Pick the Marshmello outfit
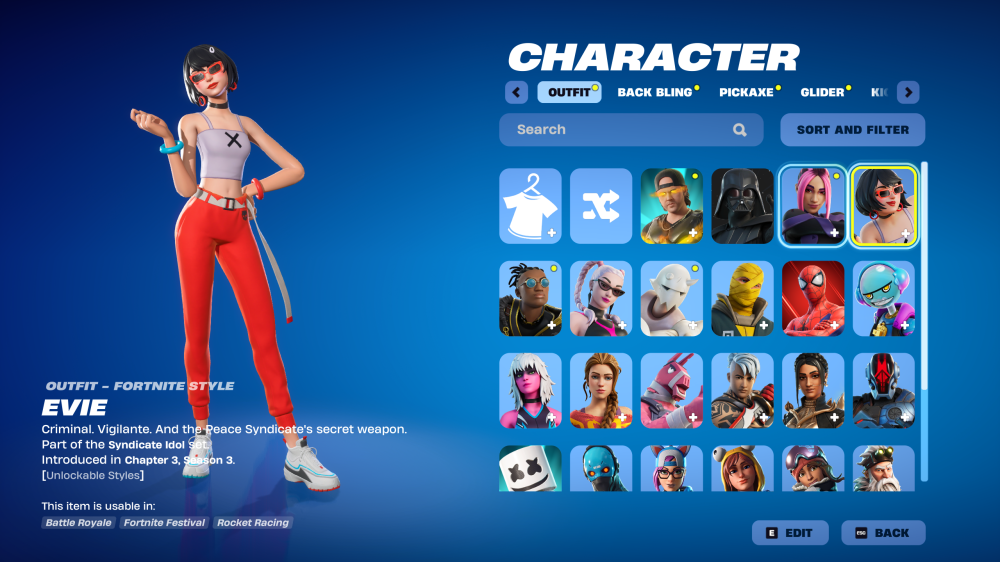Viewport: 1000px width, 562px height. [530, 468]
